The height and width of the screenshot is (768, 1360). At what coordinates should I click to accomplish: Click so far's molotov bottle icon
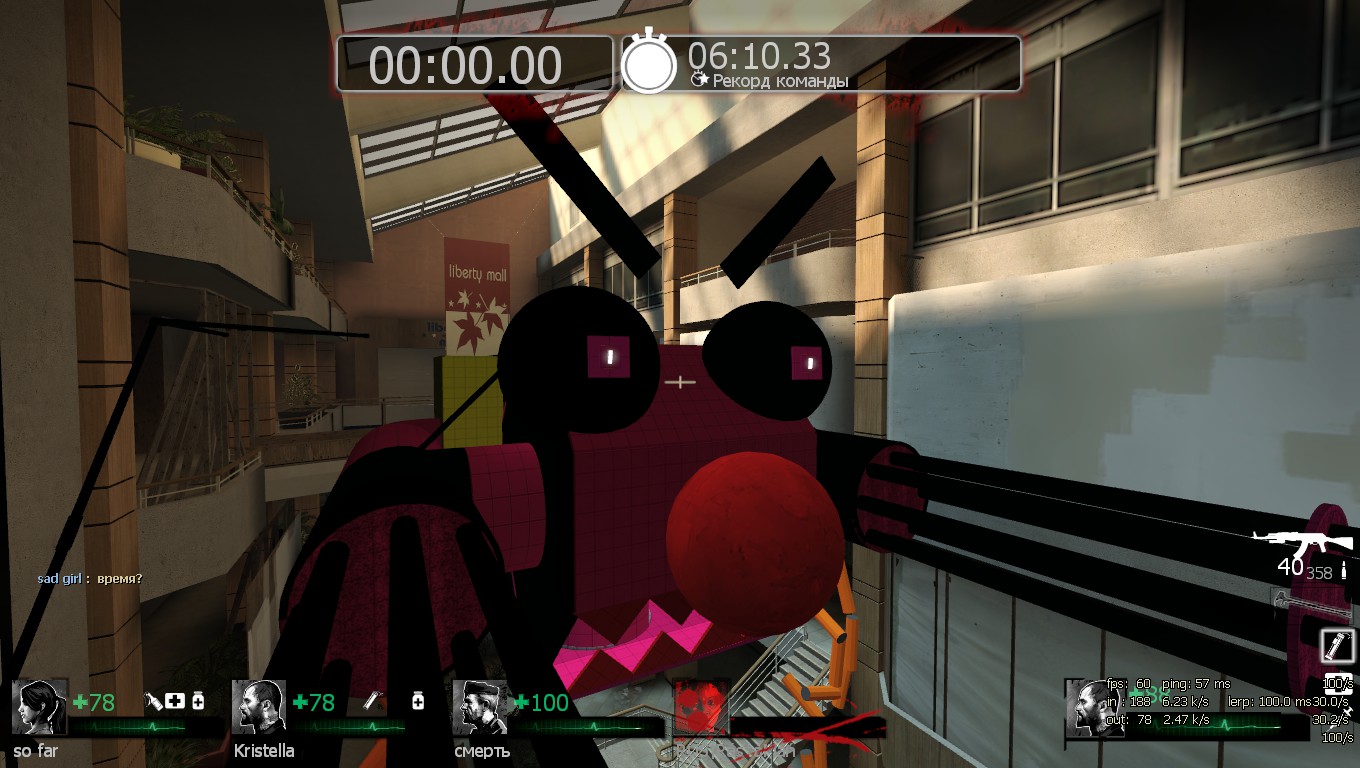click(x=153, y=702)
